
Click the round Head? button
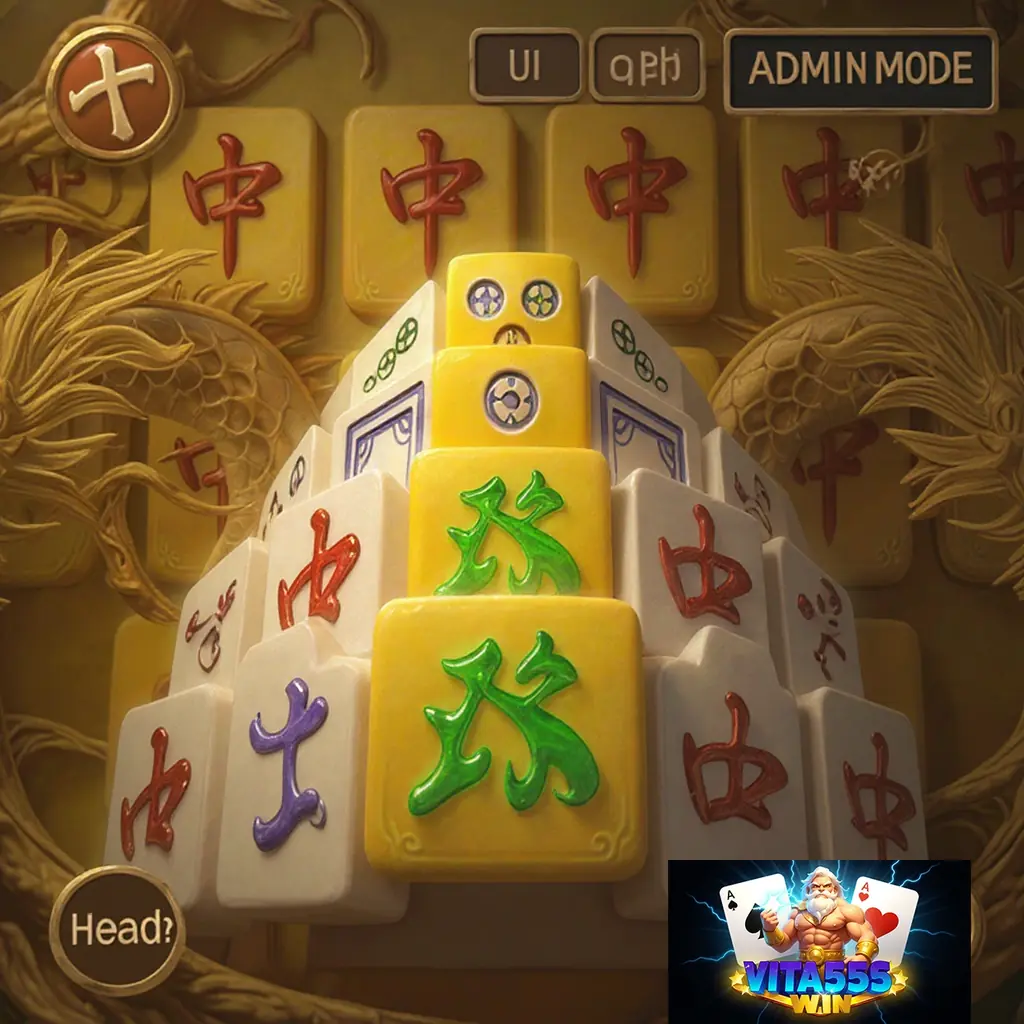pos(116,929)
